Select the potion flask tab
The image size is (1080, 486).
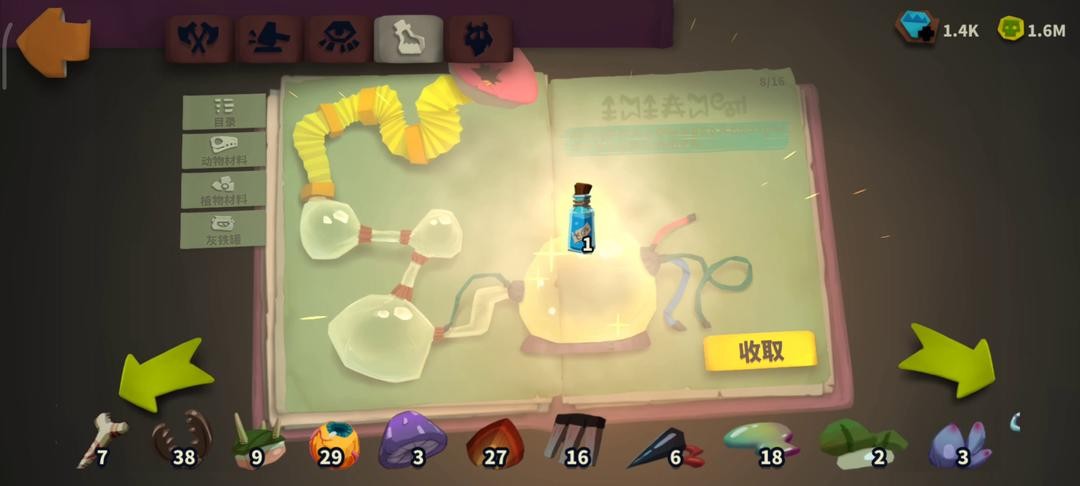[408, 39]
